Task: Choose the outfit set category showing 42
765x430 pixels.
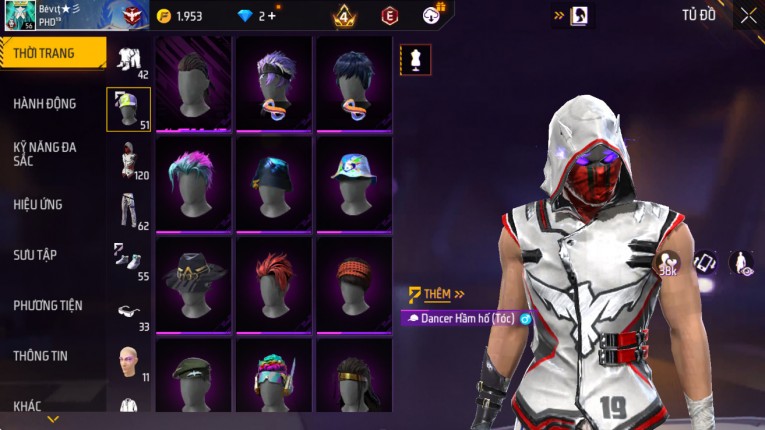Action: (x=129, y=61)
